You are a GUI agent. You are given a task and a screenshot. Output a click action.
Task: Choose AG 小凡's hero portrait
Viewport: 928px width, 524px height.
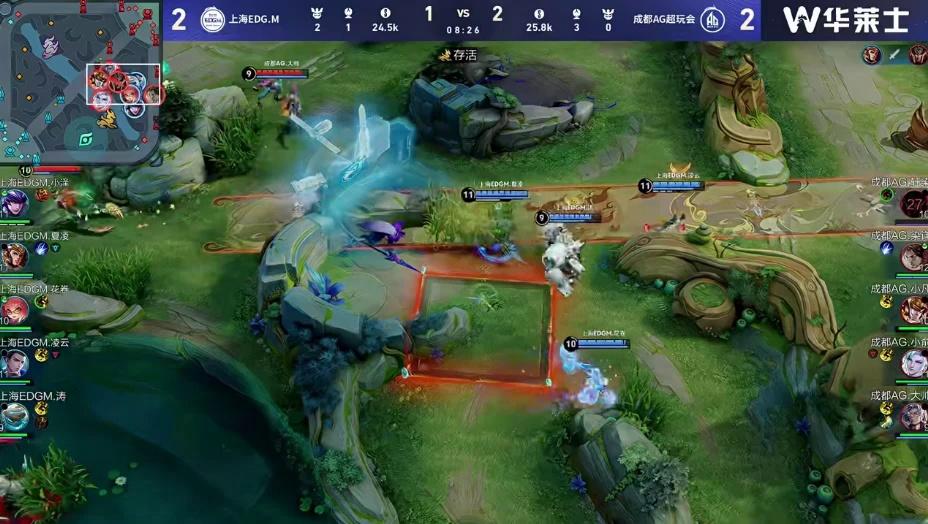pos(913,311)
